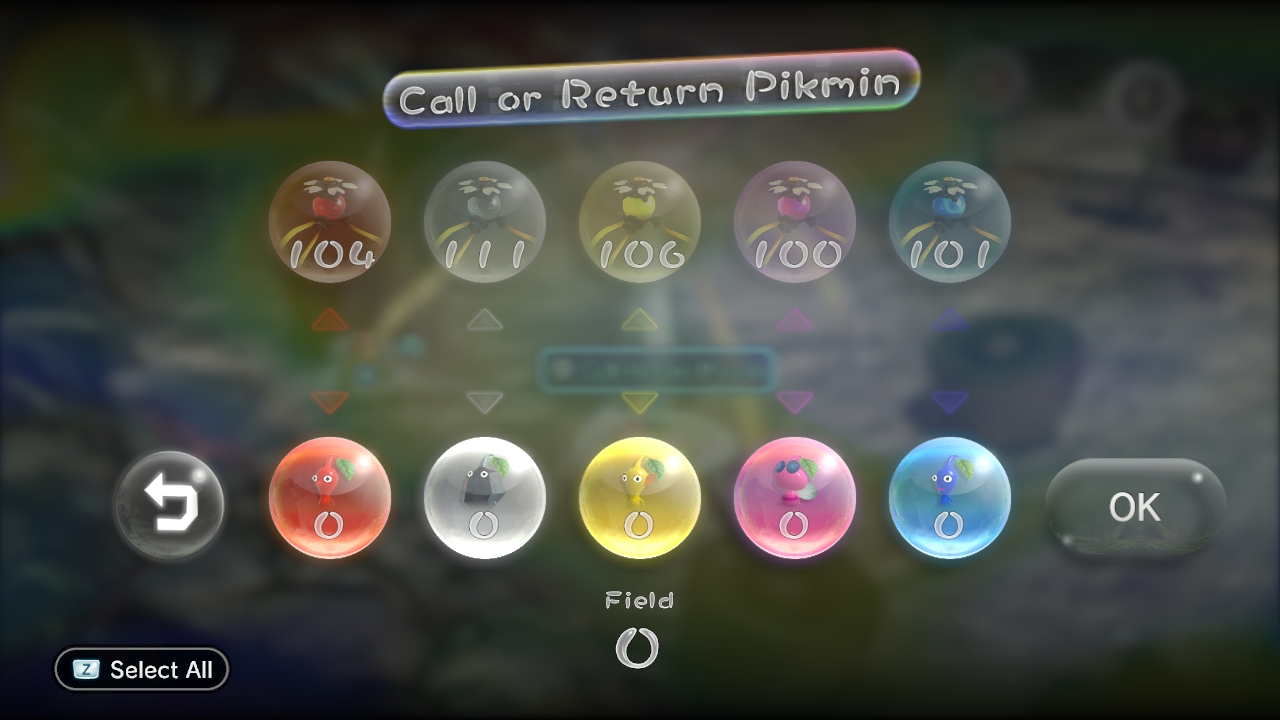Viewport: 1280px width, 720px height.
Task: Click the gray down arrow for Rock Pikmin
Action: 485,402
